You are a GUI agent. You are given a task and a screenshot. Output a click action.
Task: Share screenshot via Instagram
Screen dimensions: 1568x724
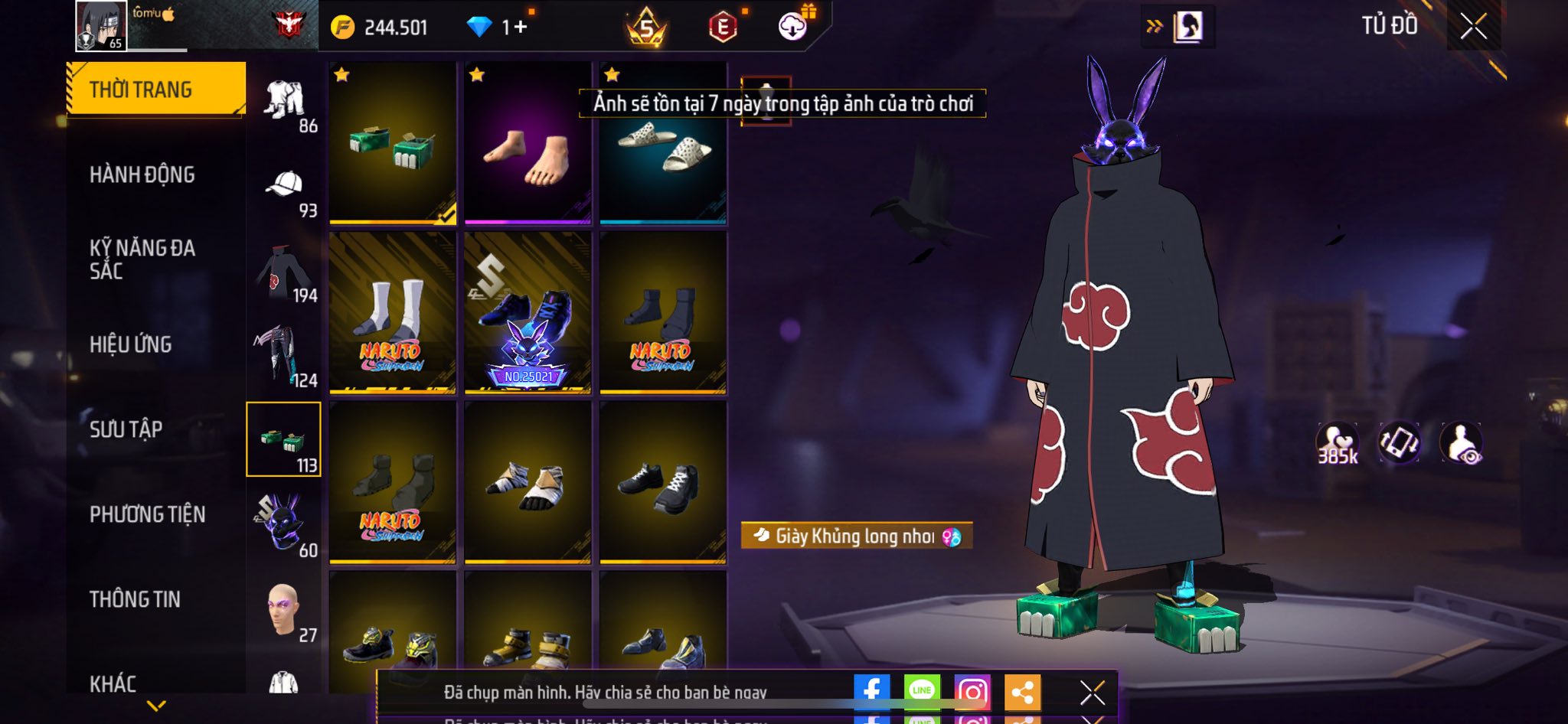[x=972, y=691]
